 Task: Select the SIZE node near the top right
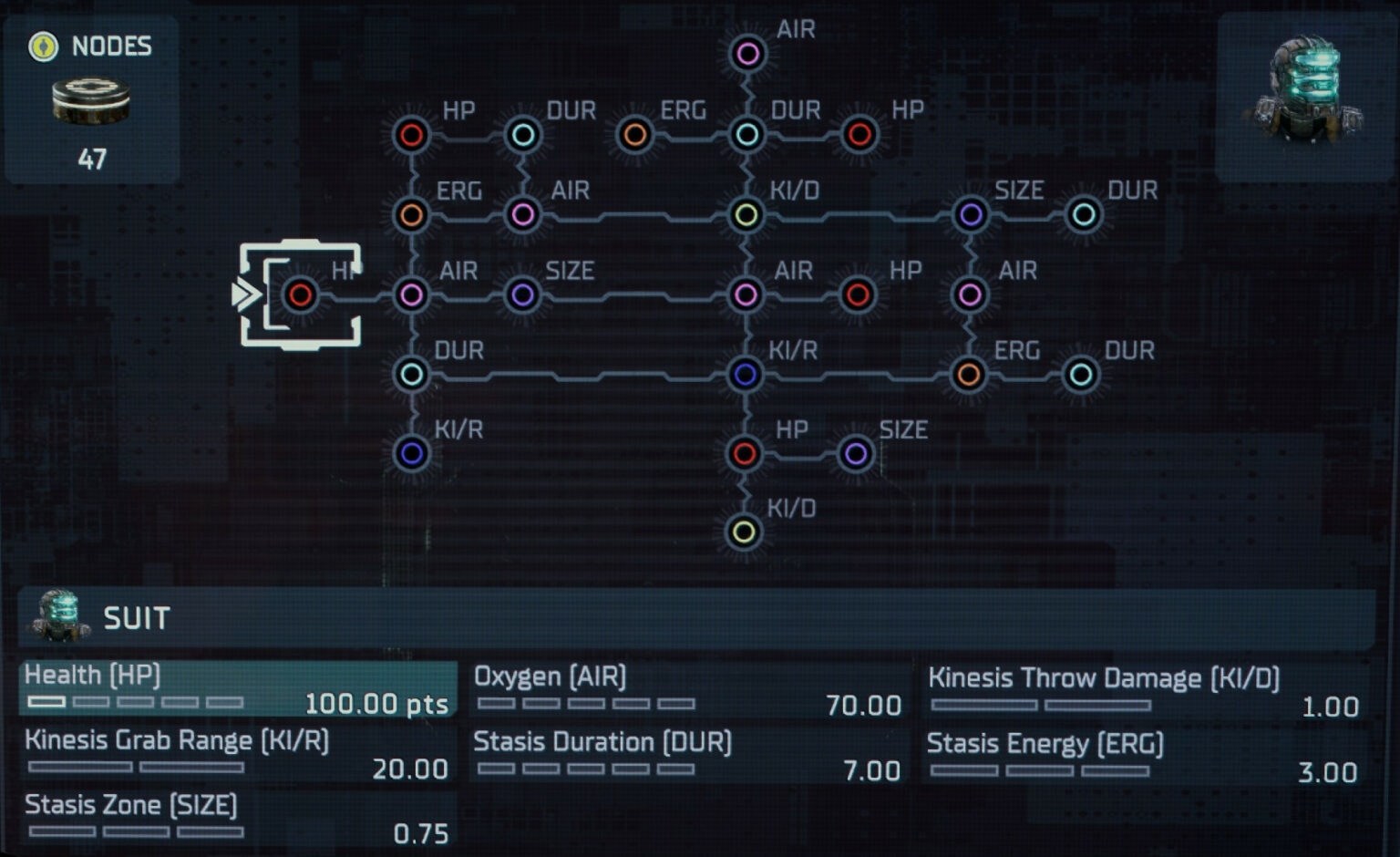pos(972,215)
